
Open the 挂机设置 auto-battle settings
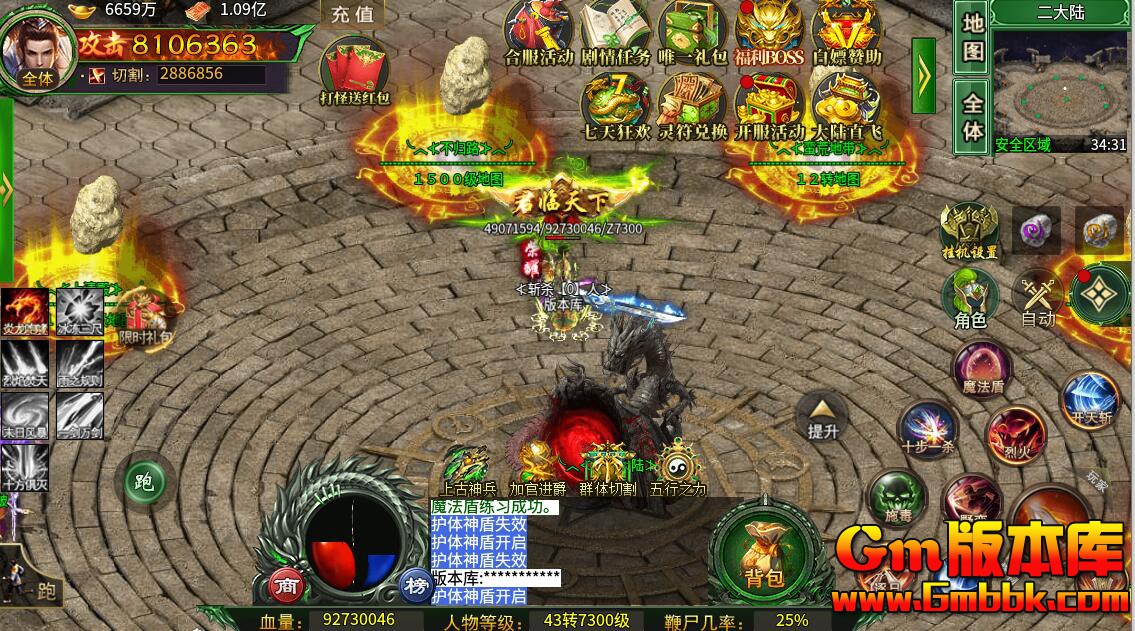969,230
